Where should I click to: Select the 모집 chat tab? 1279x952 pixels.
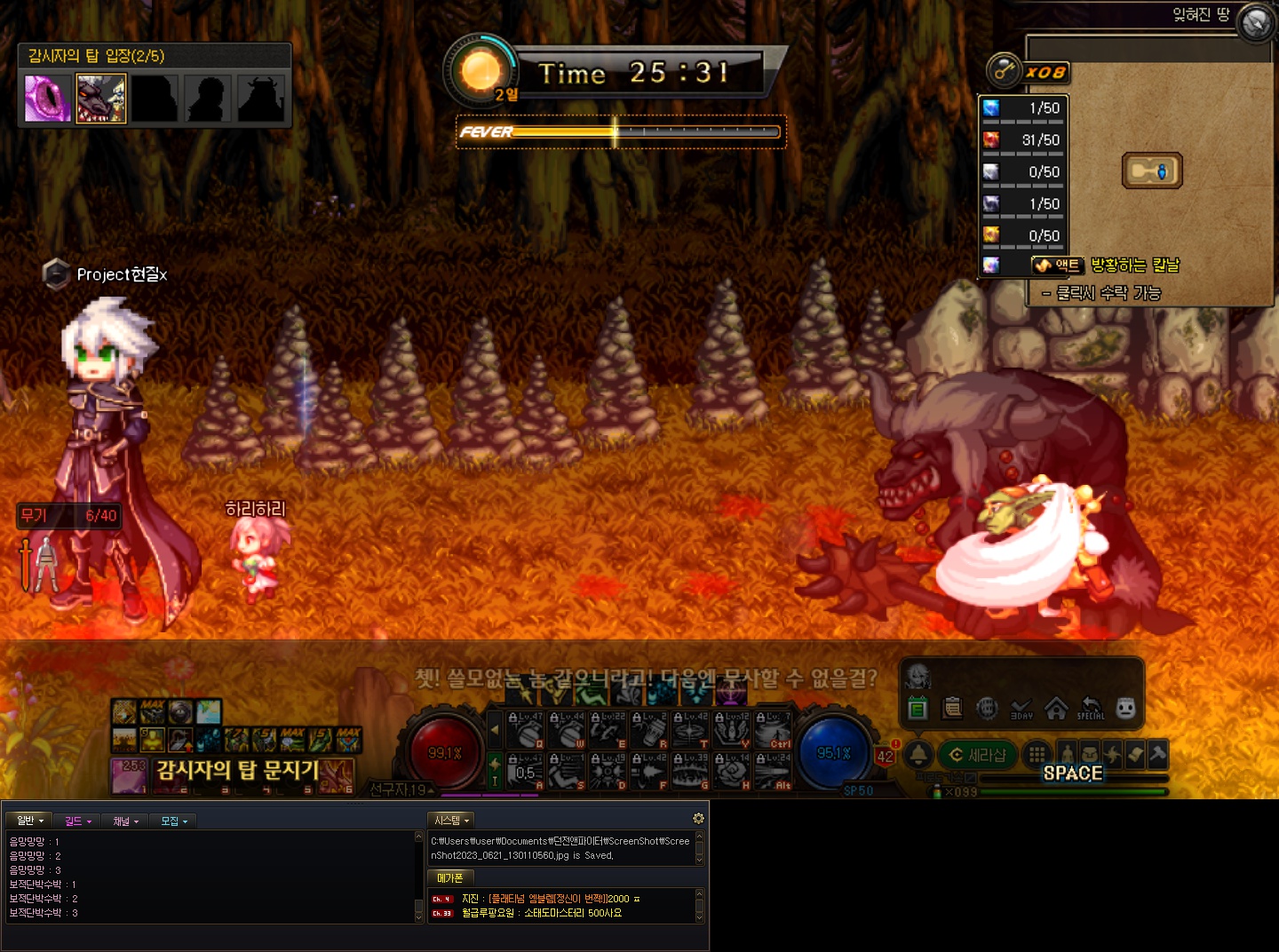tap(173, 821)
